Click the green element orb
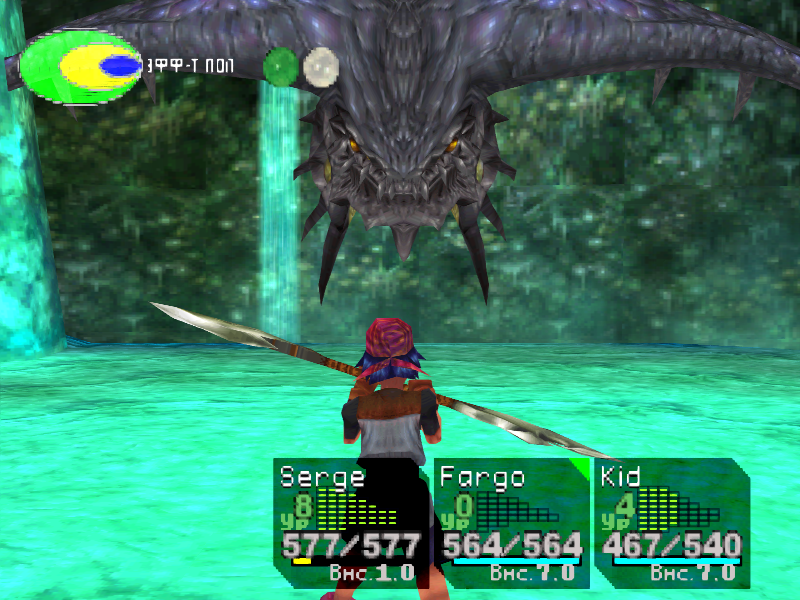 click(281, 66)
